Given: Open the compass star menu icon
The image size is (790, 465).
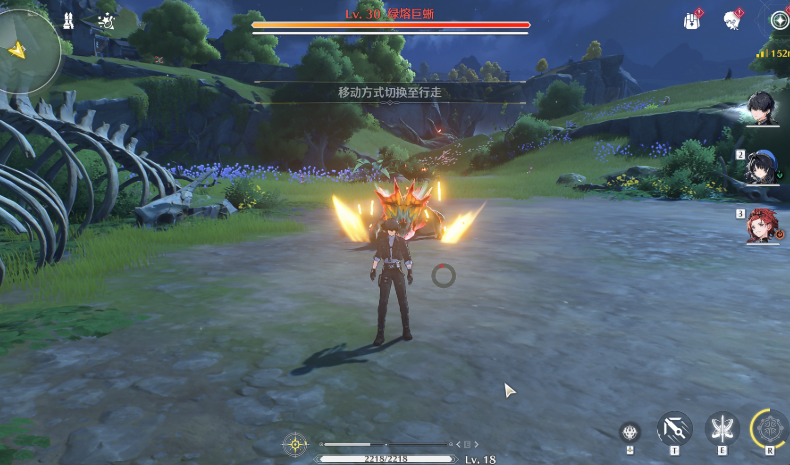Looking at the screenshot, I should [779, 20].
